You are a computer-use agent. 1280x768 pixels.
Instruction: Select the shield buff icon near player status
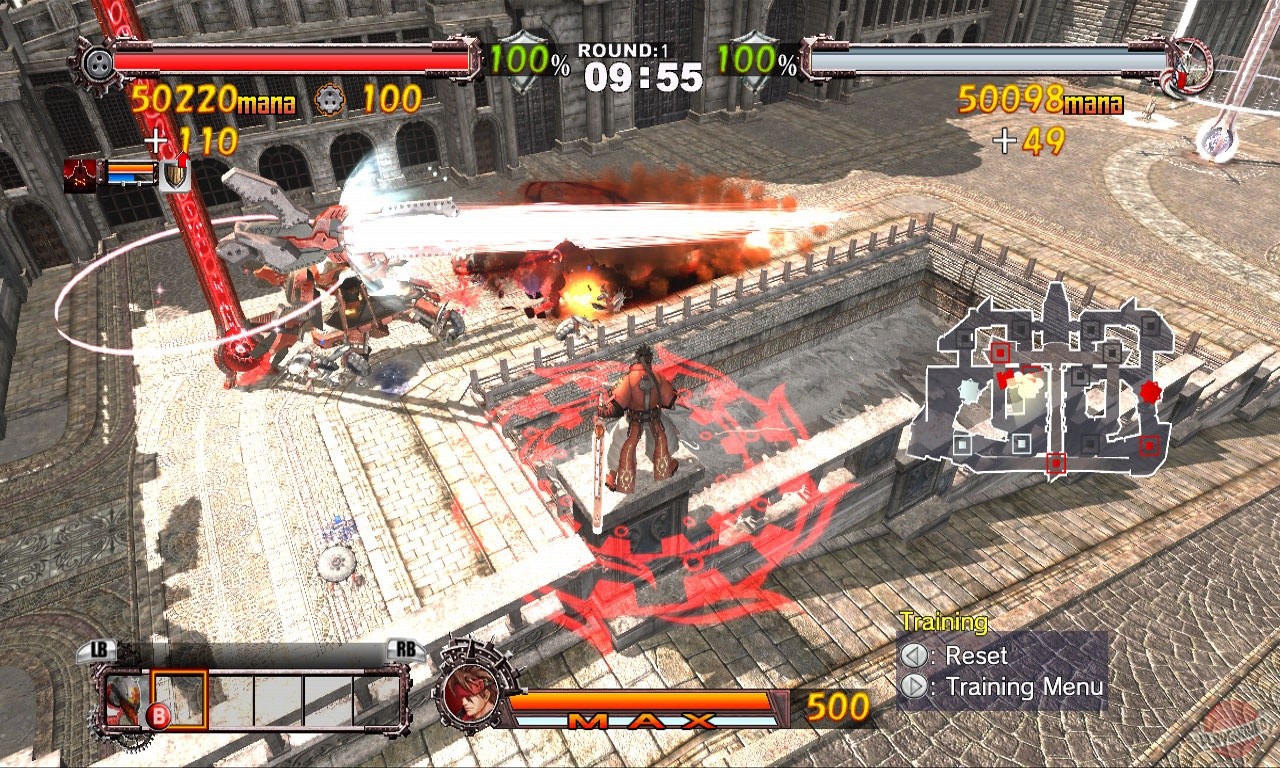[x=173, y=176]
